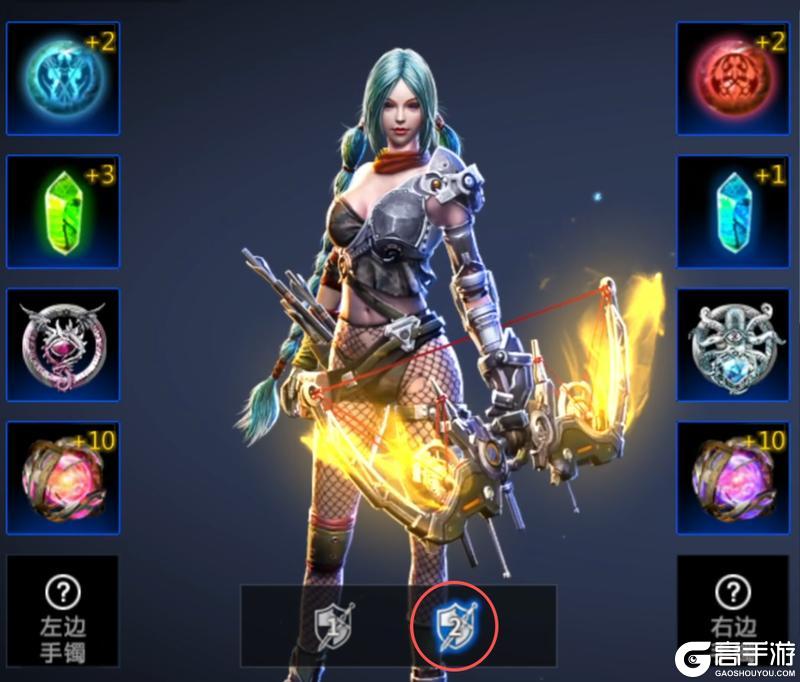Open the empty 右边 bracelet slot
Viewport: 800px width, 682px height.
pos(733,610)
